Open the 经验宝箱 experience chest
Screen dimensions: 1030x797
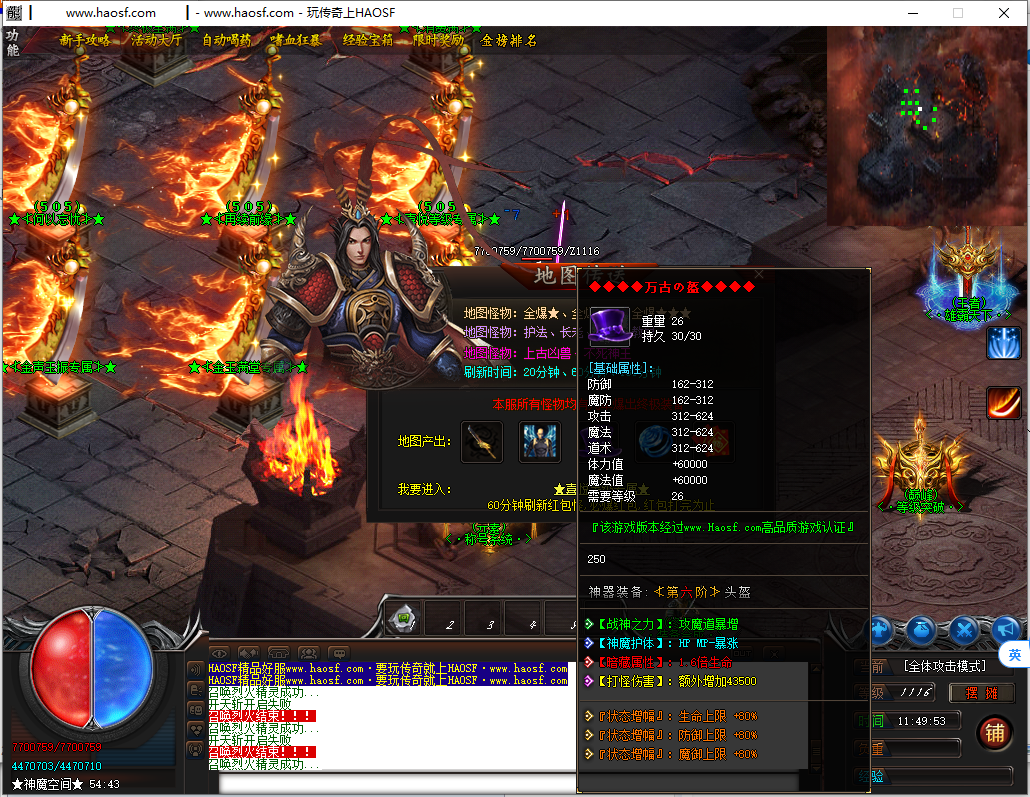(368, 40)
